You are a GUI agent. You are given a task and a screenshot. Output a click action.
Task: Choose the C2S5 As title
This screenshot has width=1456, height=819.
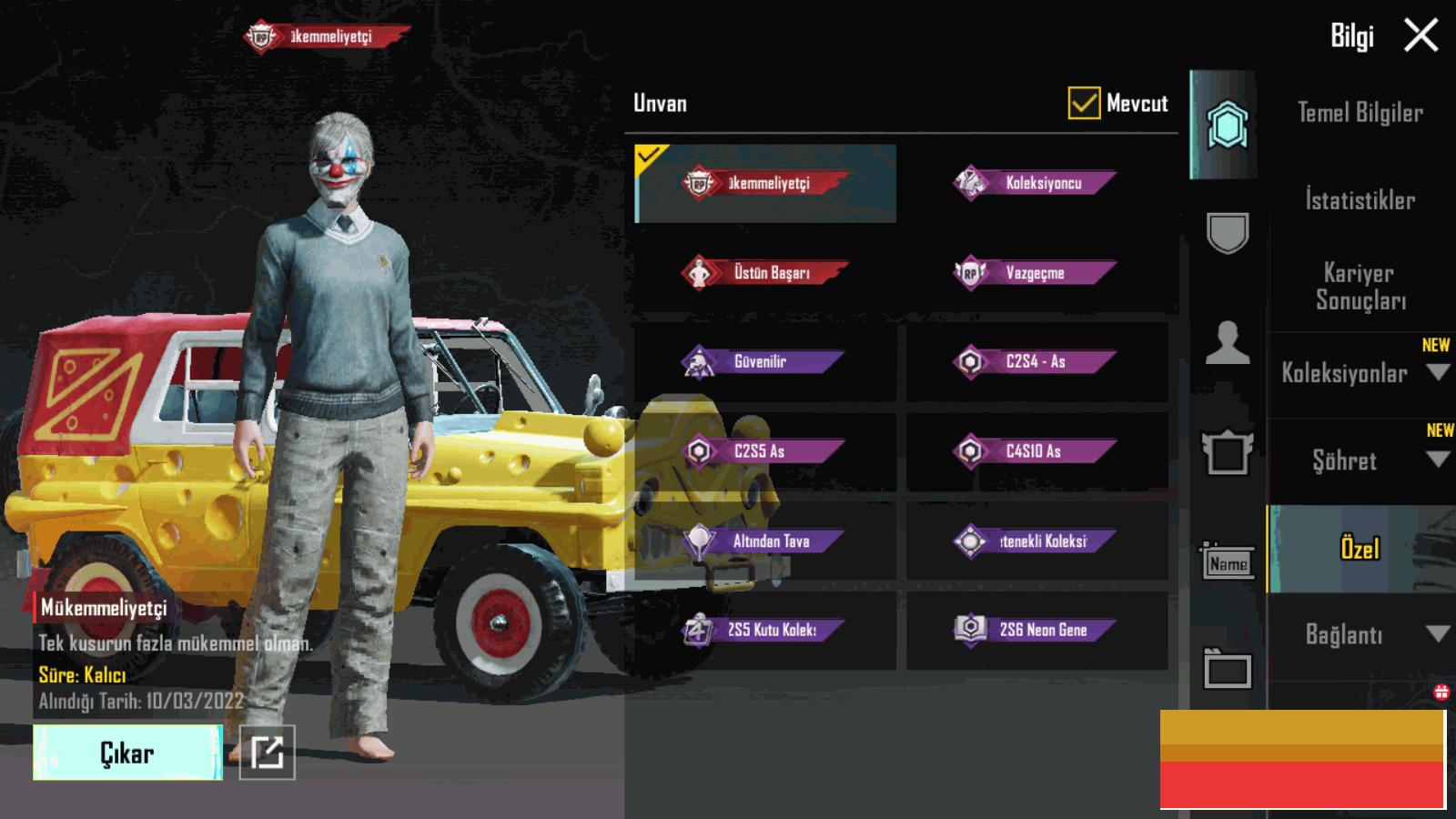[764, 450]
